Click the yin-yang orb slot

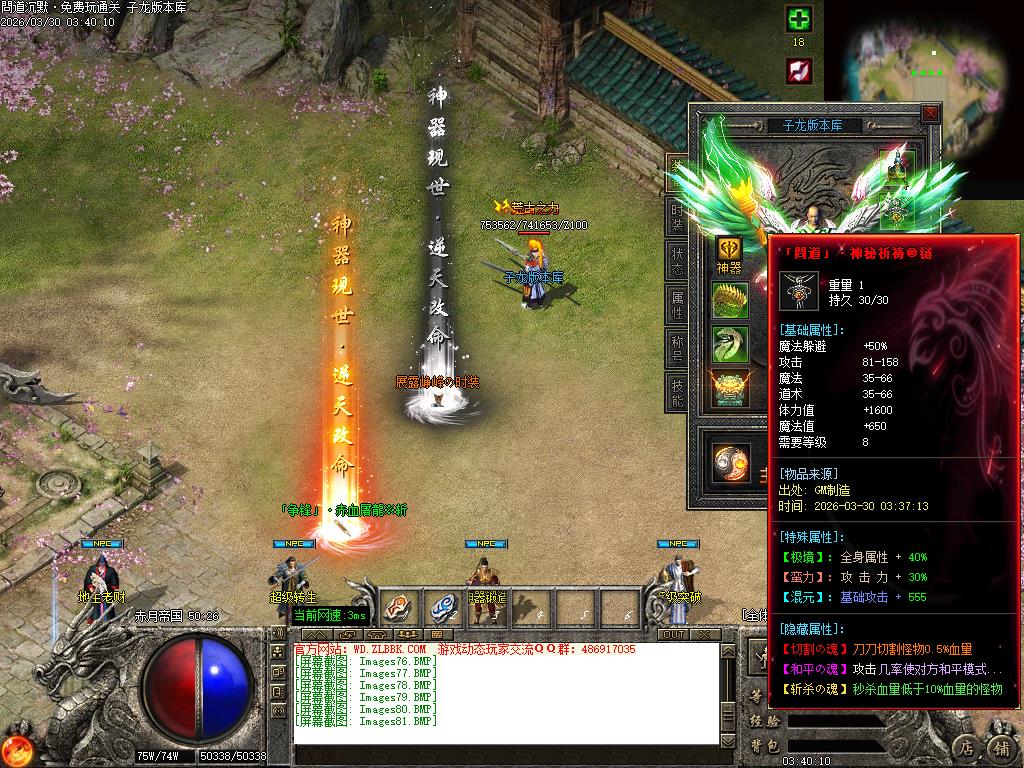[730, 463]
